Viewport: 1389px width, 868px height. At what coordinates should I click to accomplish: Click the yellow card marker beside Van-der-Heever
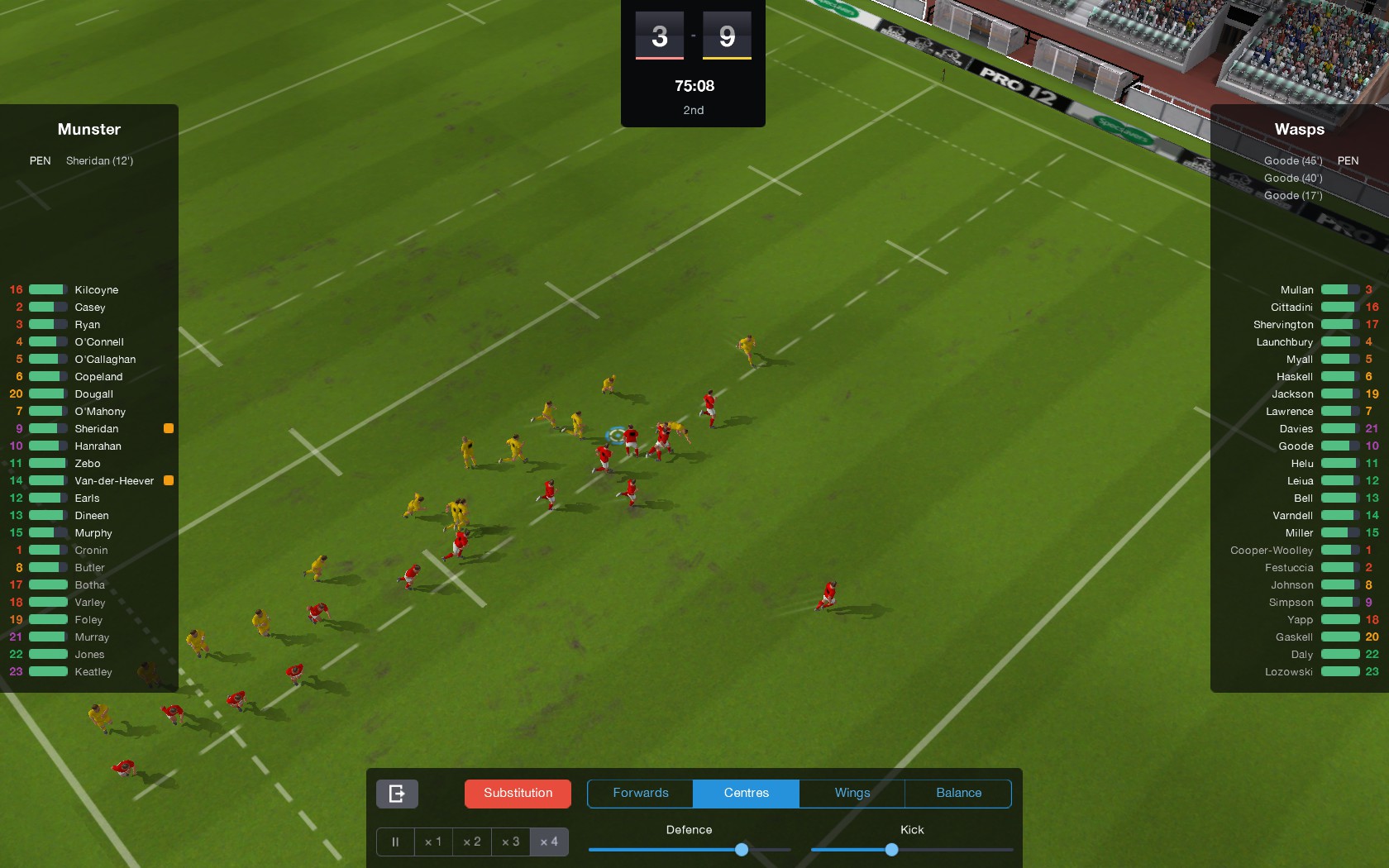(x=169, y=480)
